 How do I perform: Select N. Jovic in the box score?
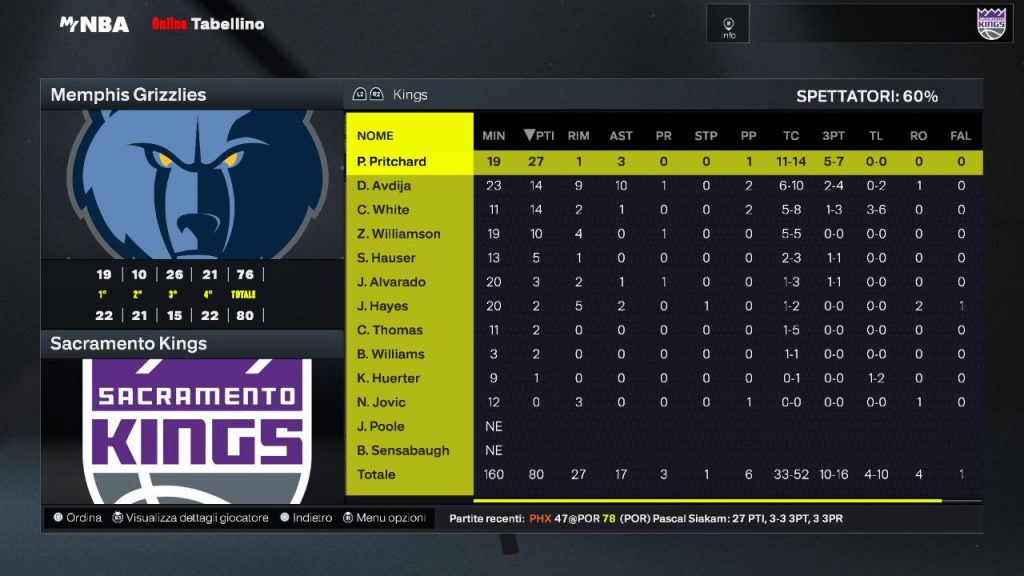(382, 402)
